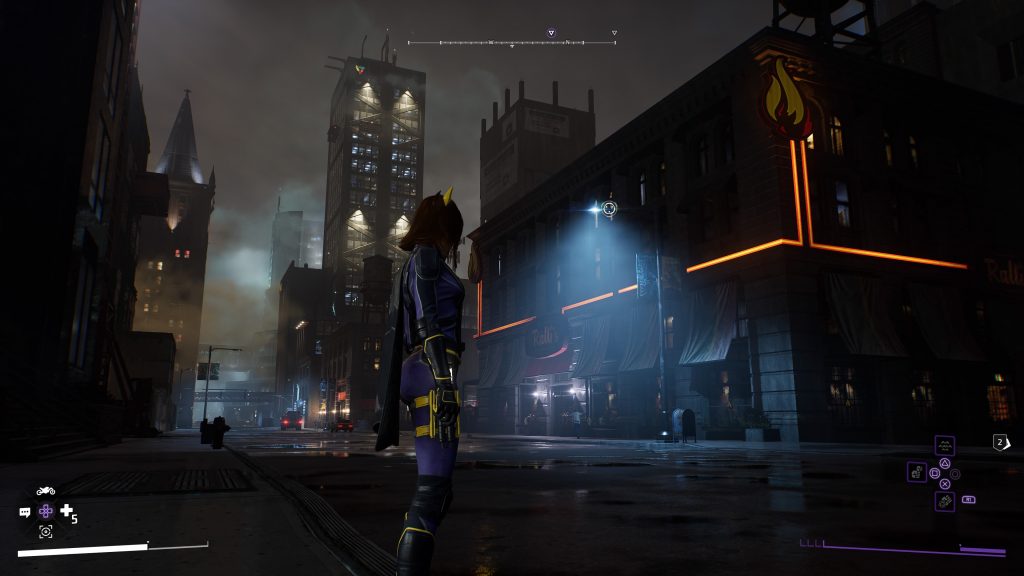1024x576 pixels.
Task: Activate the photo mode camera icon
Action: pos(46,532)
